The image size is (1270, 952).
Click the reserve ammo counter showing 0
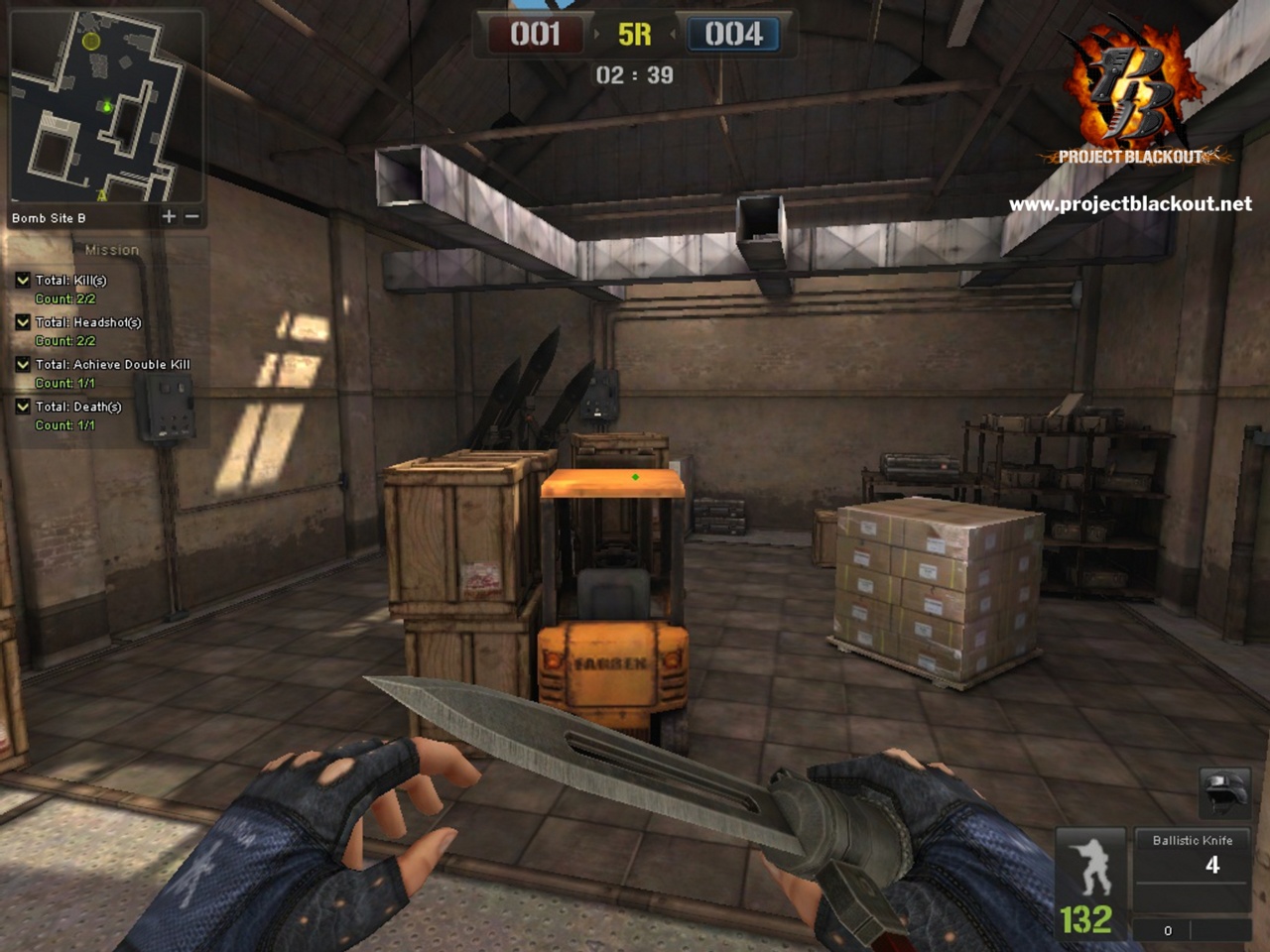[x=1168, y=930]
